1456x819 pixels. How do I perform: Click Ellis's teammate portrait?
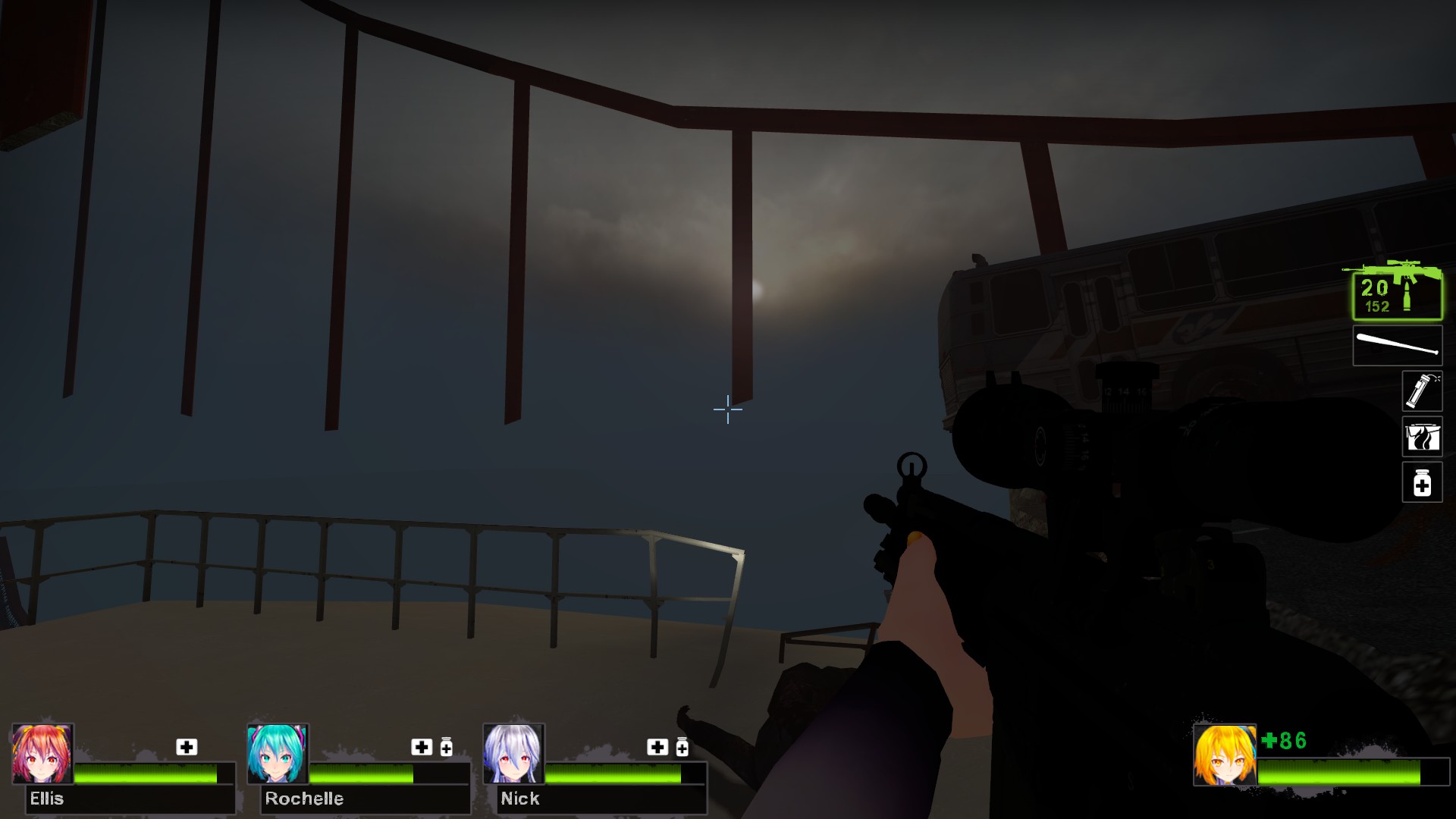point(42,754)
